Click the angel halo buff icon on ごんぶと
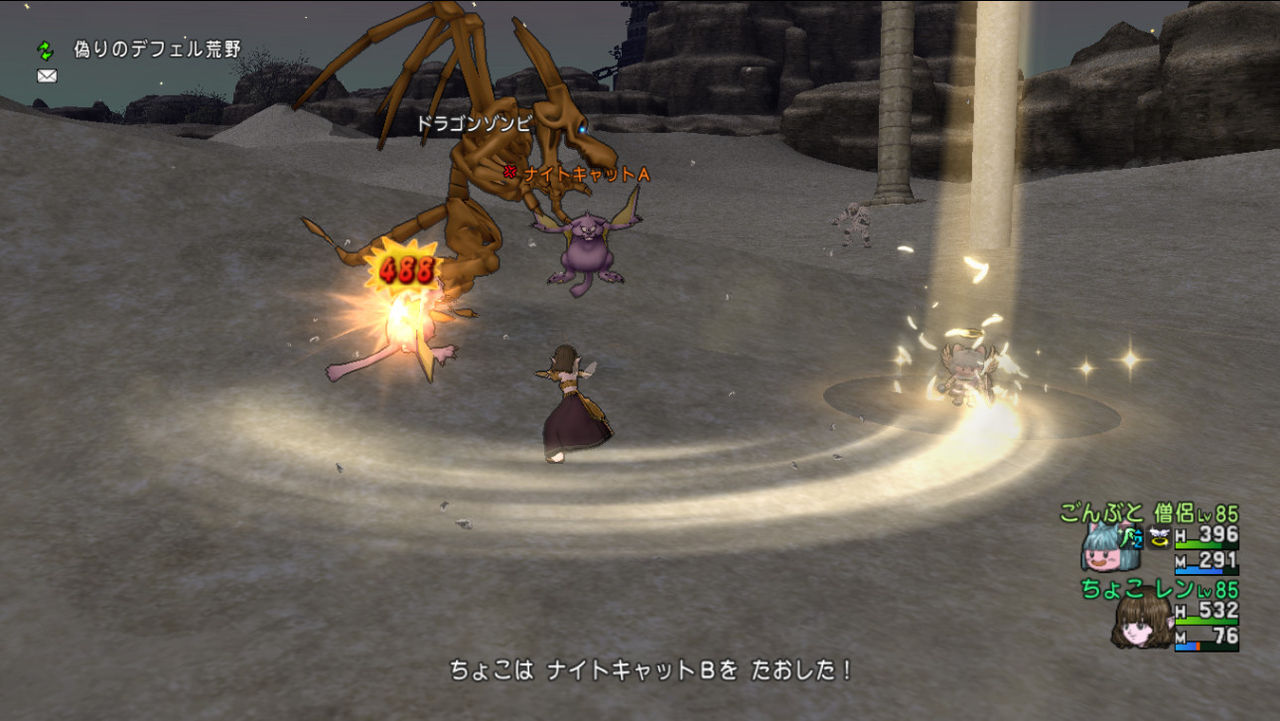Viewport: 1280px width, 721px height. (1158, 538)
